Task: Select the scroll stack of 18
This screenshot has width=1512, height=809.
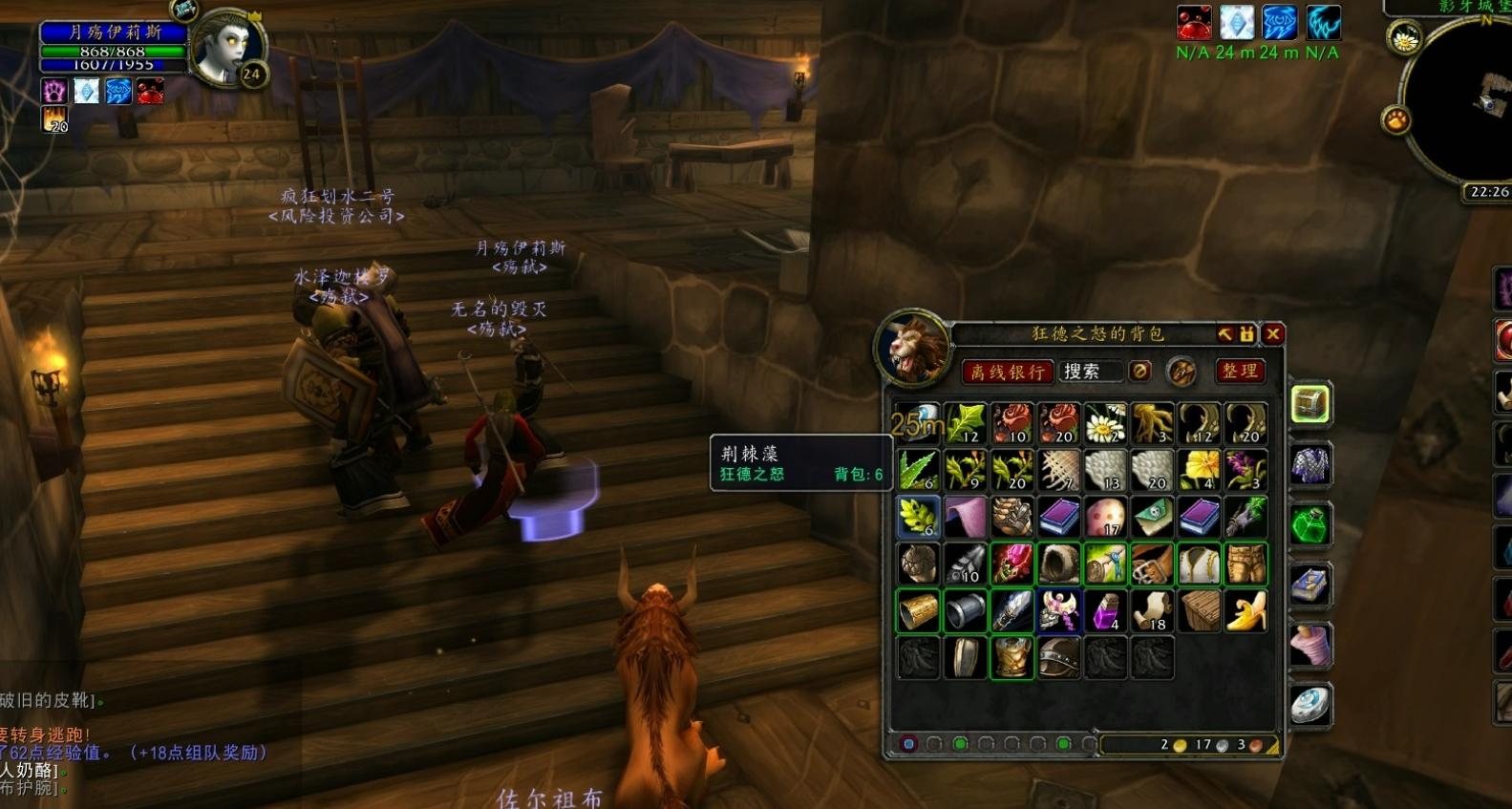Action: coord(1152,610)
